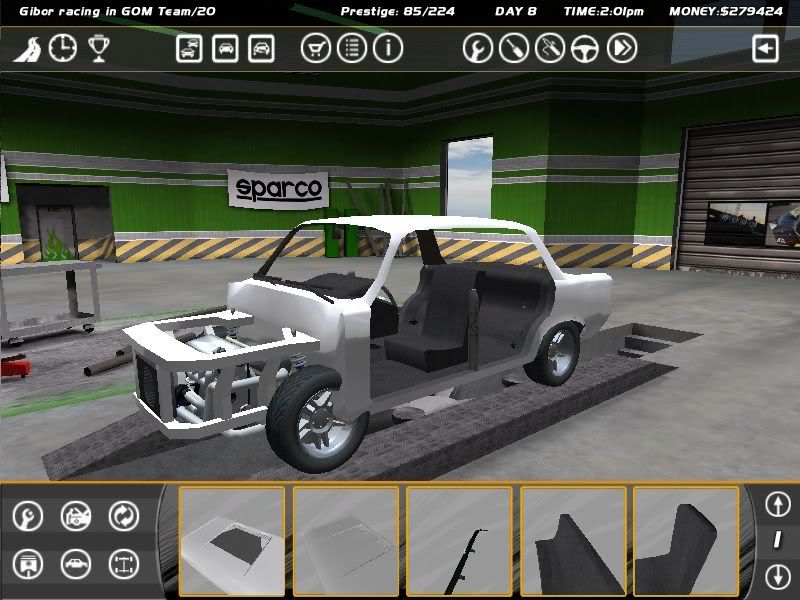Click the road icon in the top bar

(x=26, y=49)
